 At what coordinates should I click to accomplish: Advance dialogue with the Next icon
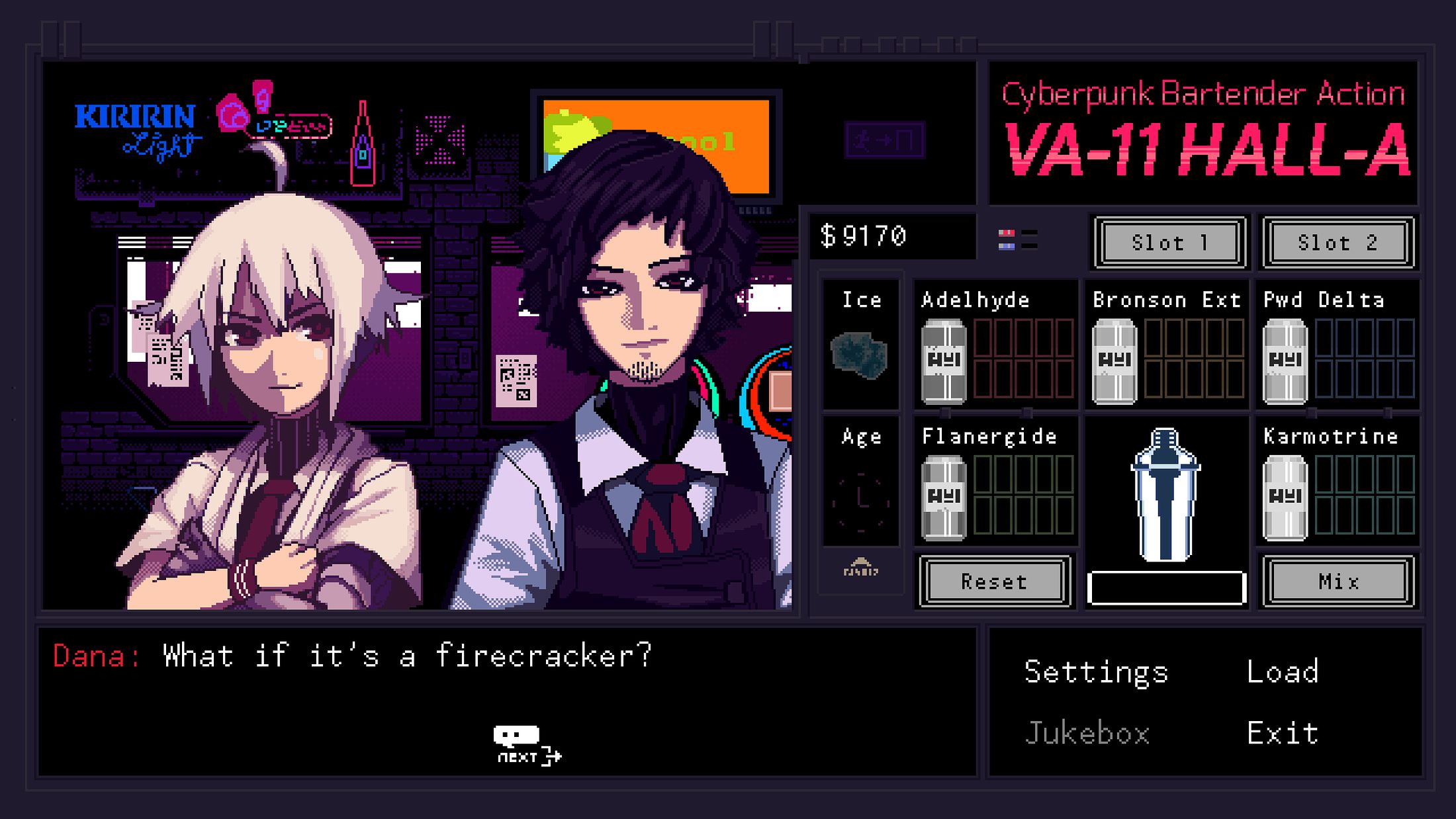pos(527,745)
